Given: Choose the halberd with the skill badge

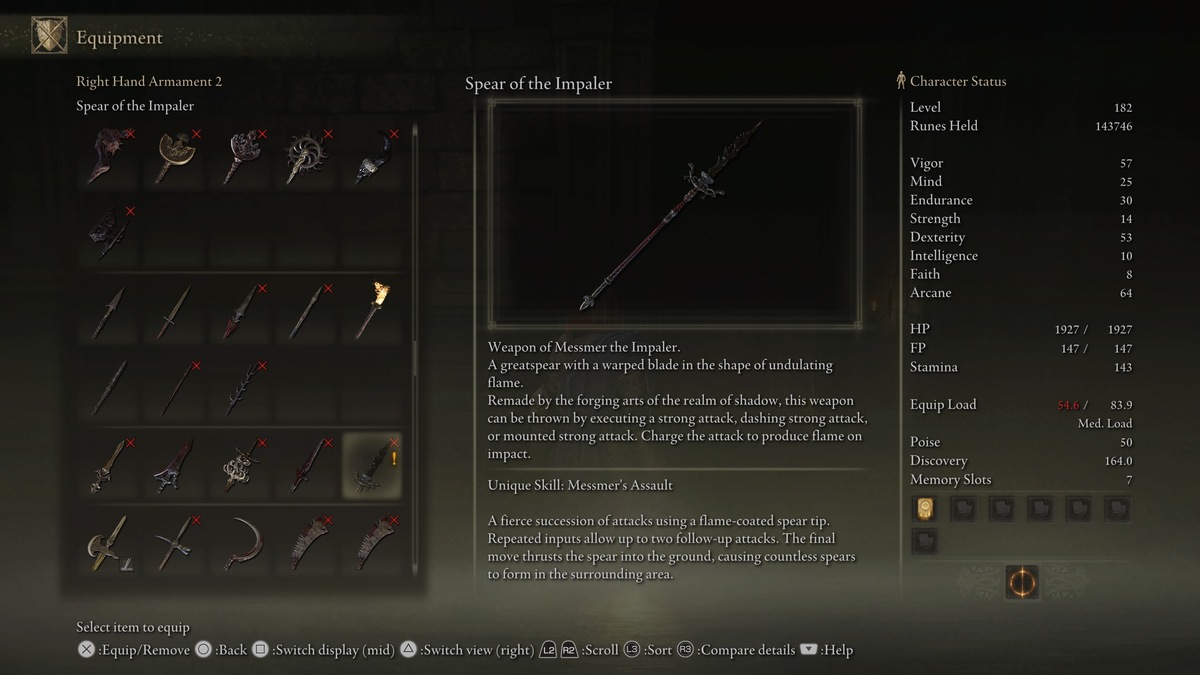Looking at the screenshot, I should (107, 542).
